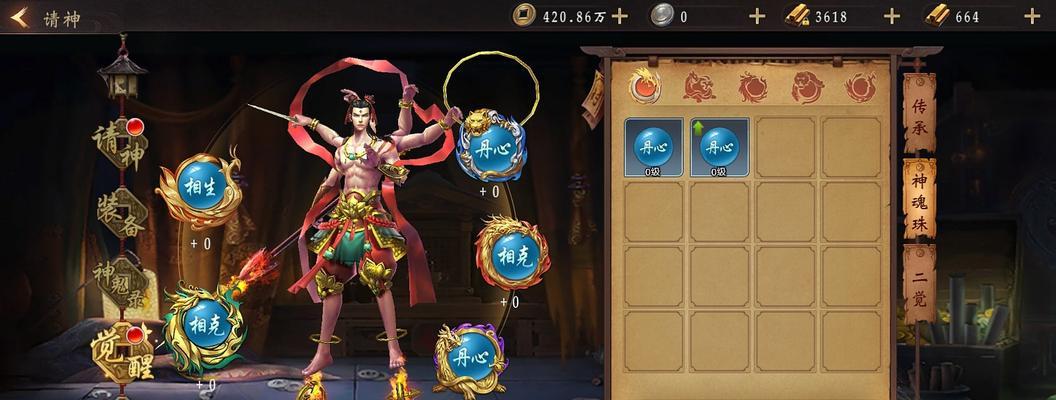Pick the 丹心 slot with yellow ring
The height and width of the screenshot is (400, 1056).
490,147
